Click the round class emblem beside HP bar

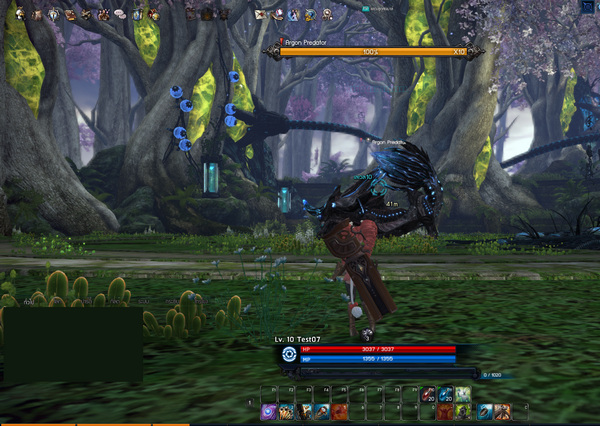click(289, 354)
